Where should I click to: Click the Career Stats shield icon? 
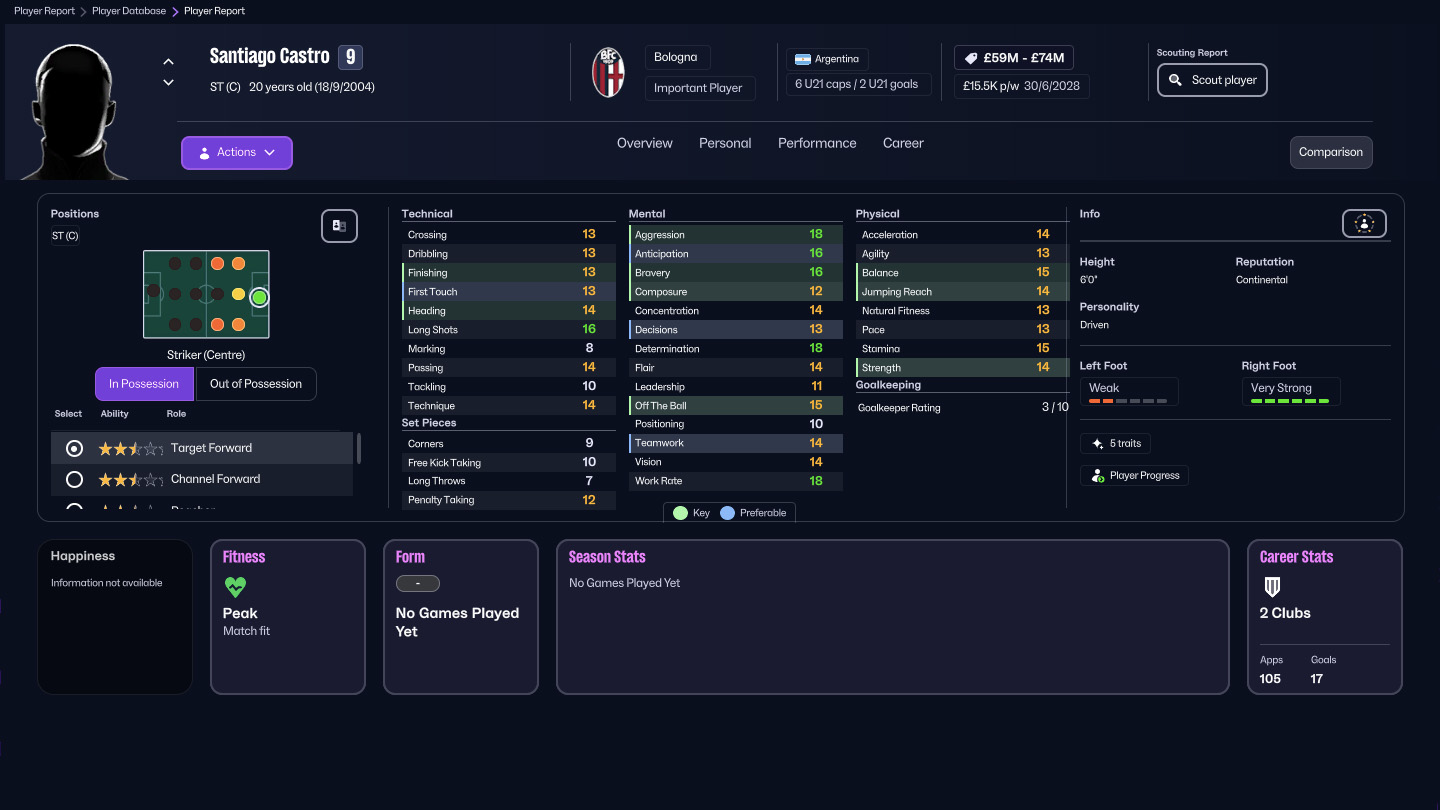click(1272, 587)
